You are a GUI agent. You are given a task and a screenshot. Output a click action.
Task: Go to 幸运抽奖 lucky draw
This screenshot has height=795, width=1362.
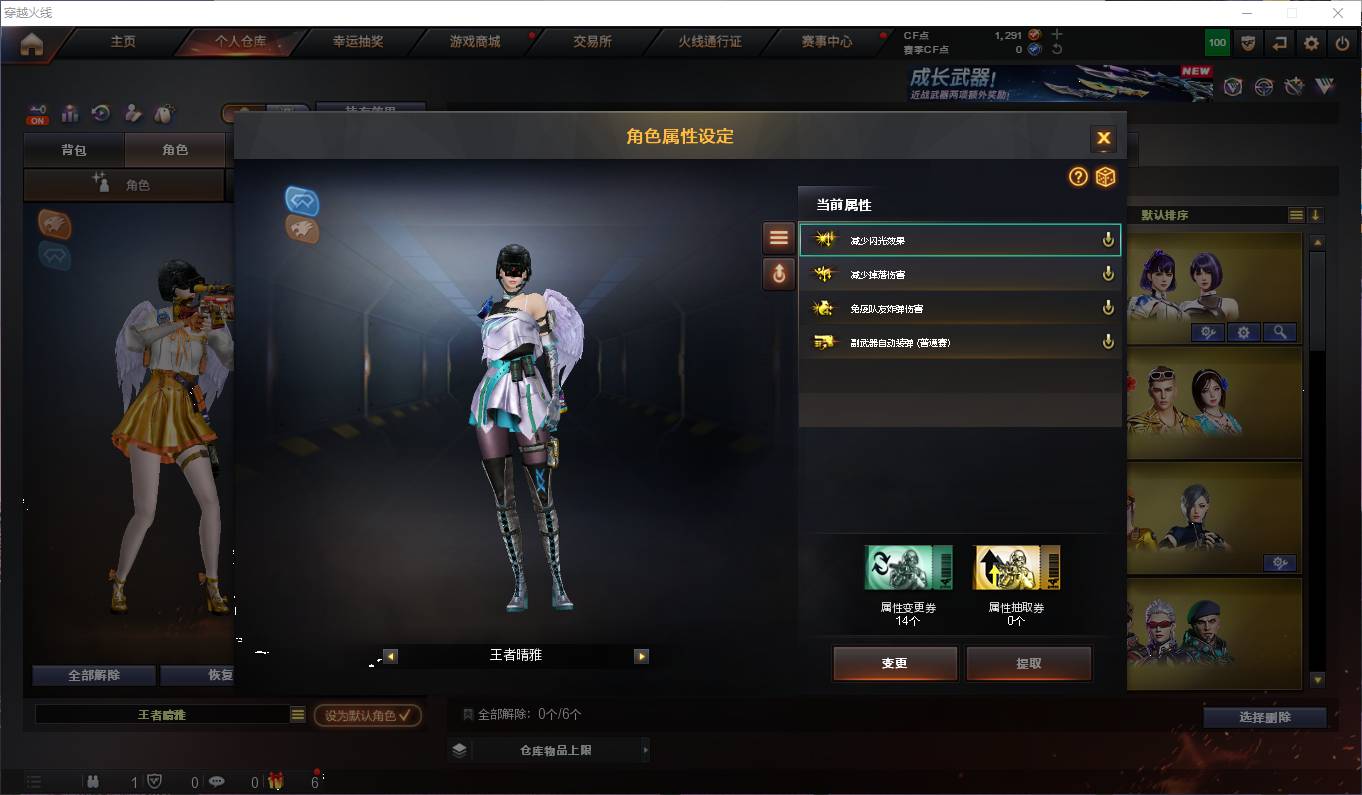click(x=358, y=42)
